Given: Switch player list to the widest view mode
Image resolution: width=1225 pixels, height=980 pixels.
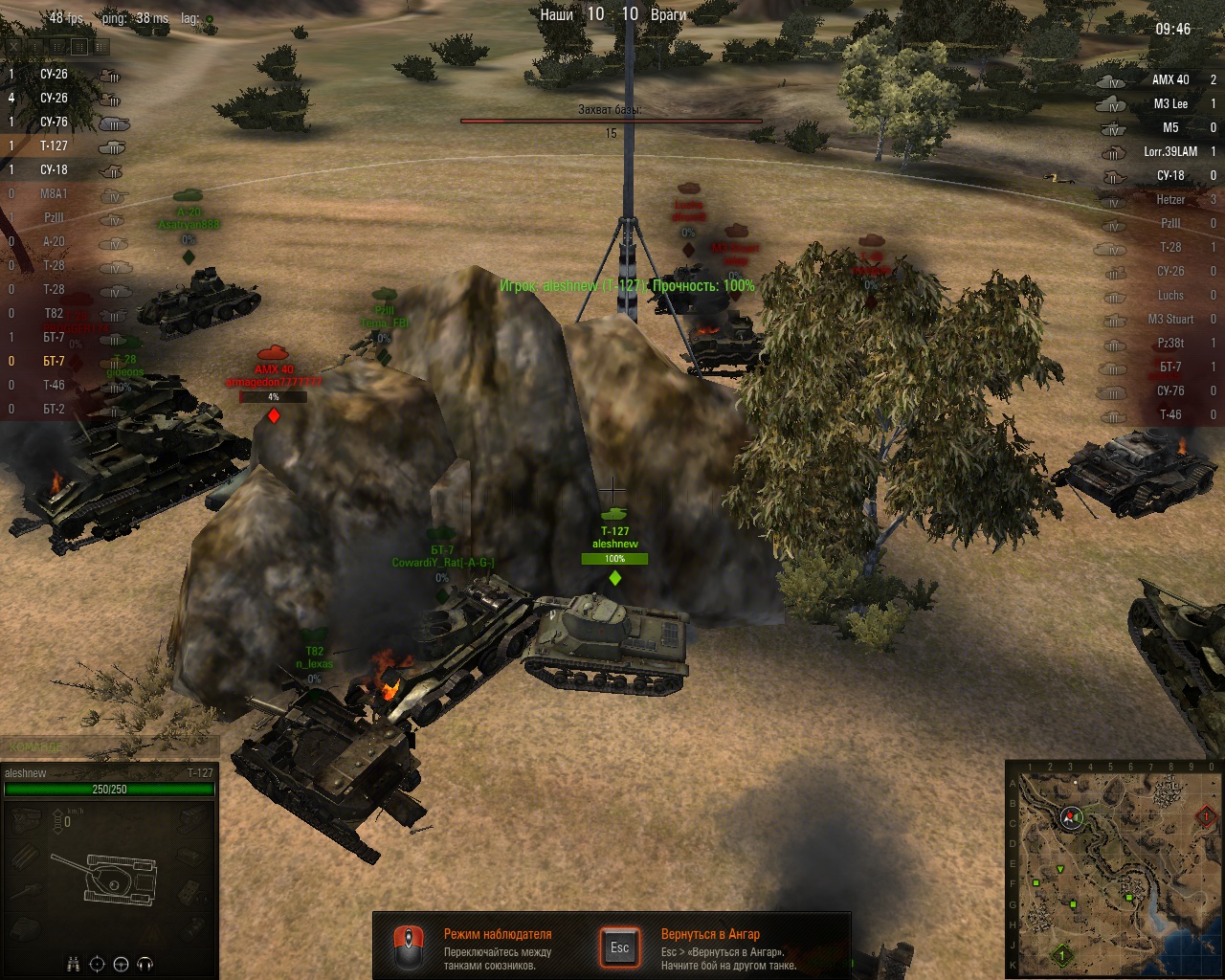Looking at the screenshot, I should point(101,46).
